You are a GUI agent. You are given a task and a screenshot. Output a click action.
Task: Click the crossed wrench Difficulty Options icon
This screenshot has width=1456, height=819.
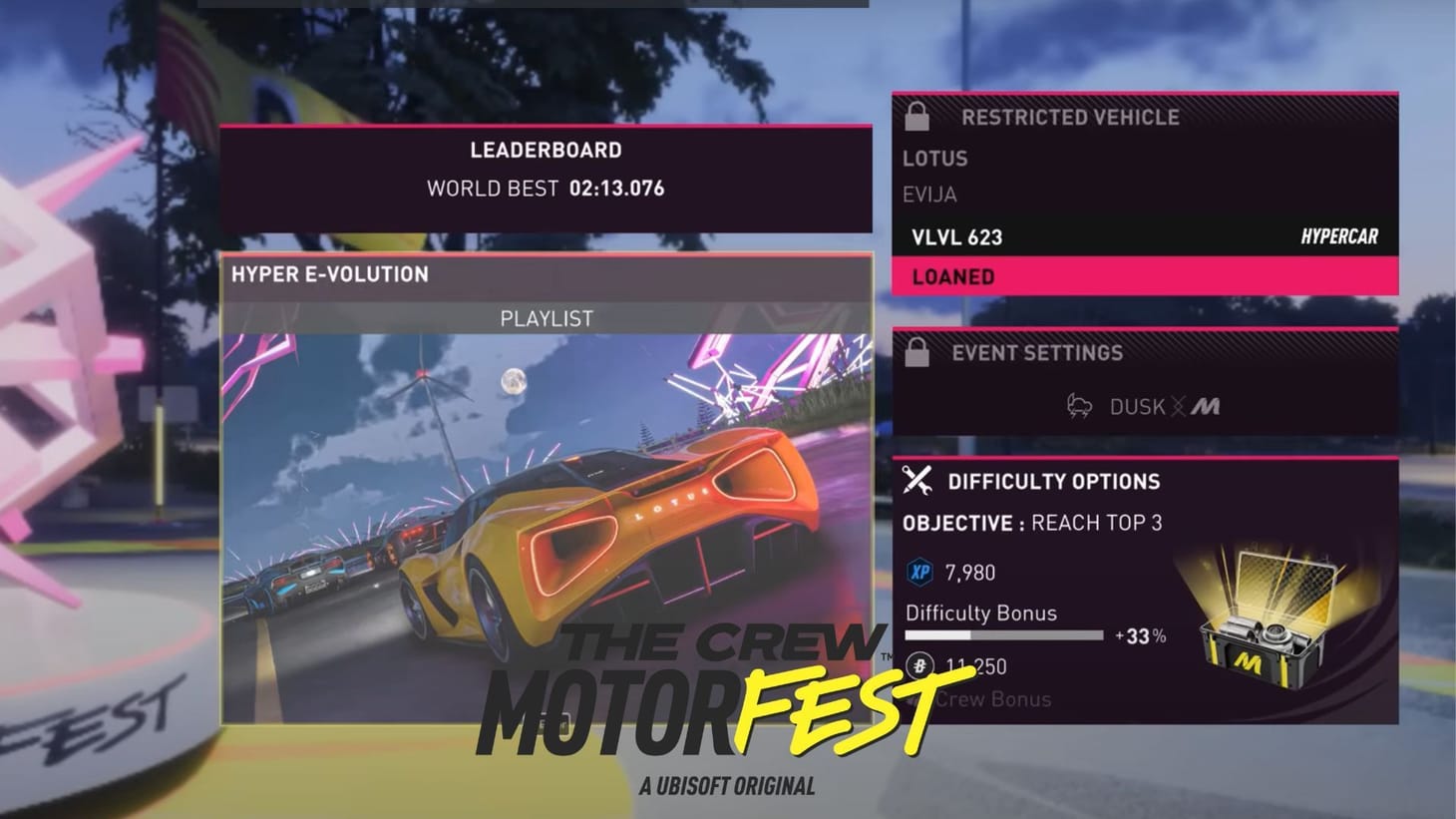[x=916, y=481]
